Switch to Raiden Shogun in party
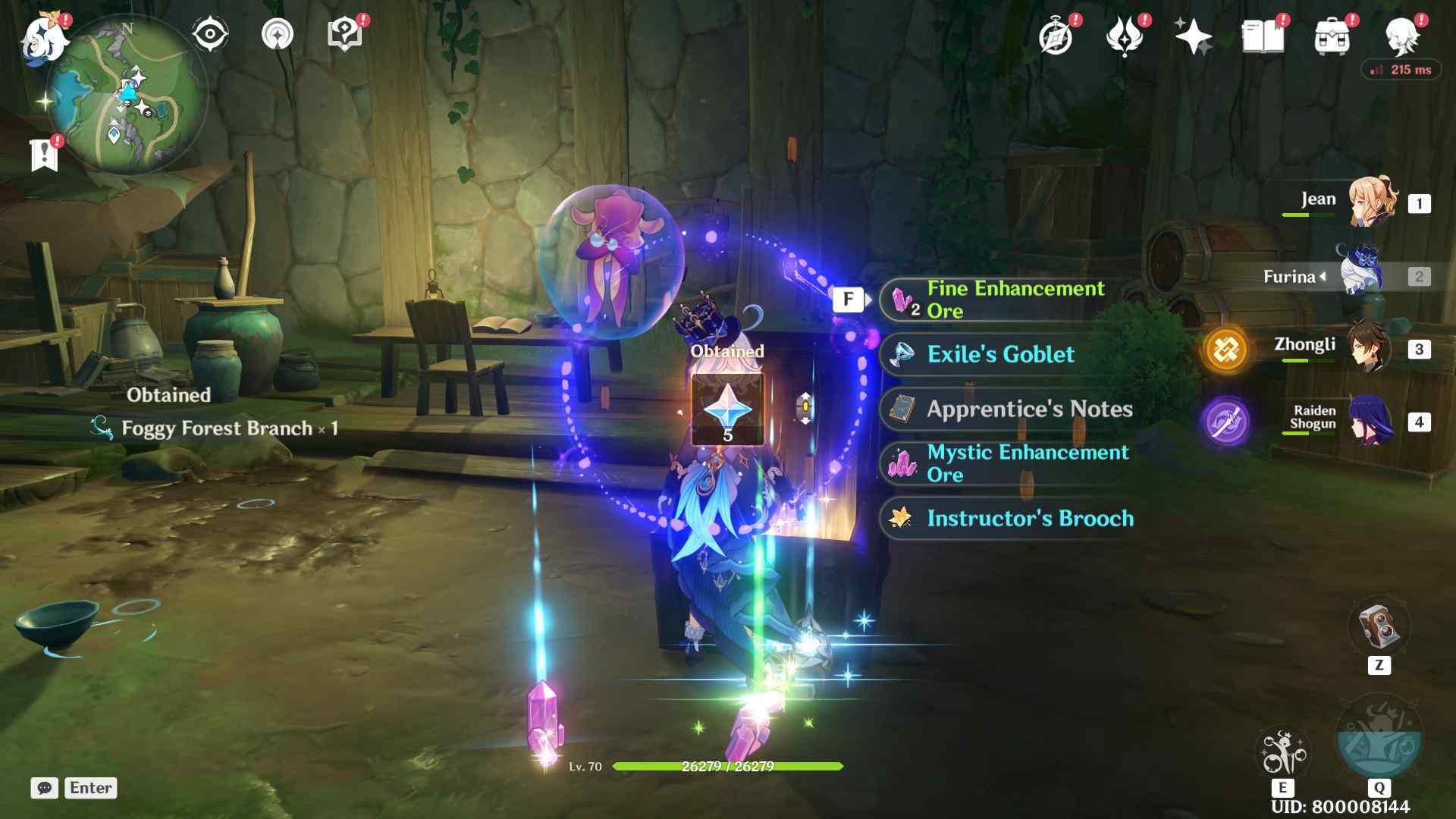Image resolution: width=1456 pixels, height=819 pixels. [x=1370, y=421]
